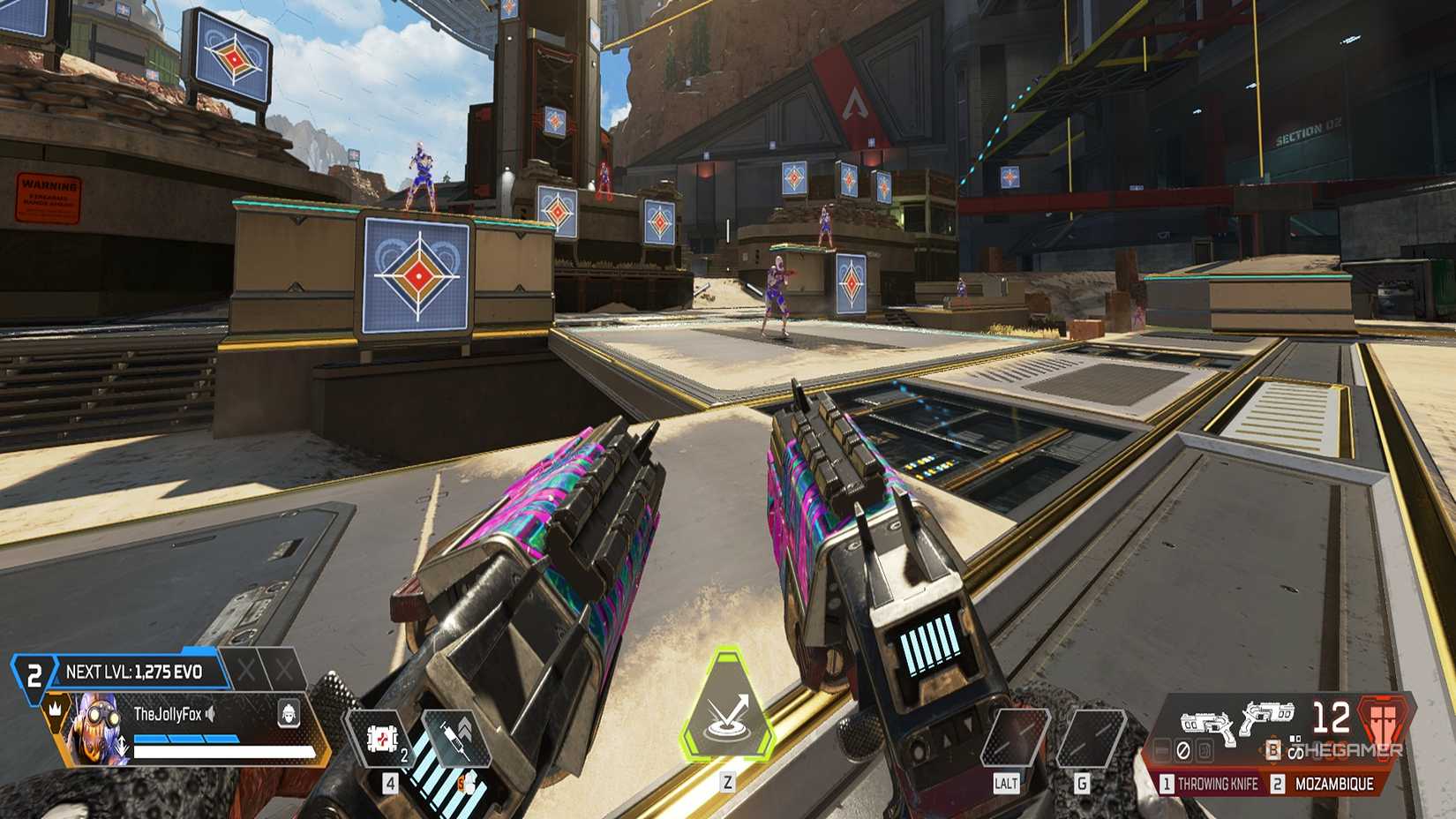Toggle the B stock attachment slot
Viewport: 1456px width, 819px height.
tap(1274, 750)
